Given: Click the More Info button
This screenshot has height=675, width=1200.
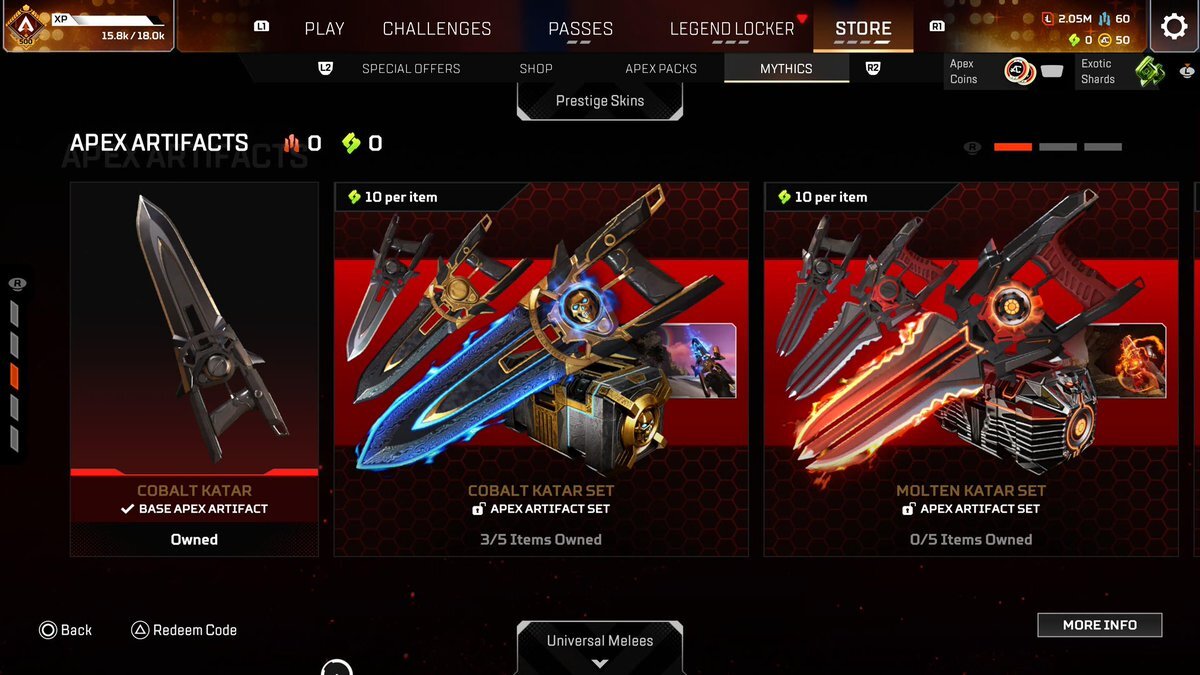Looking at the screenshot, I should (1099, 625).
